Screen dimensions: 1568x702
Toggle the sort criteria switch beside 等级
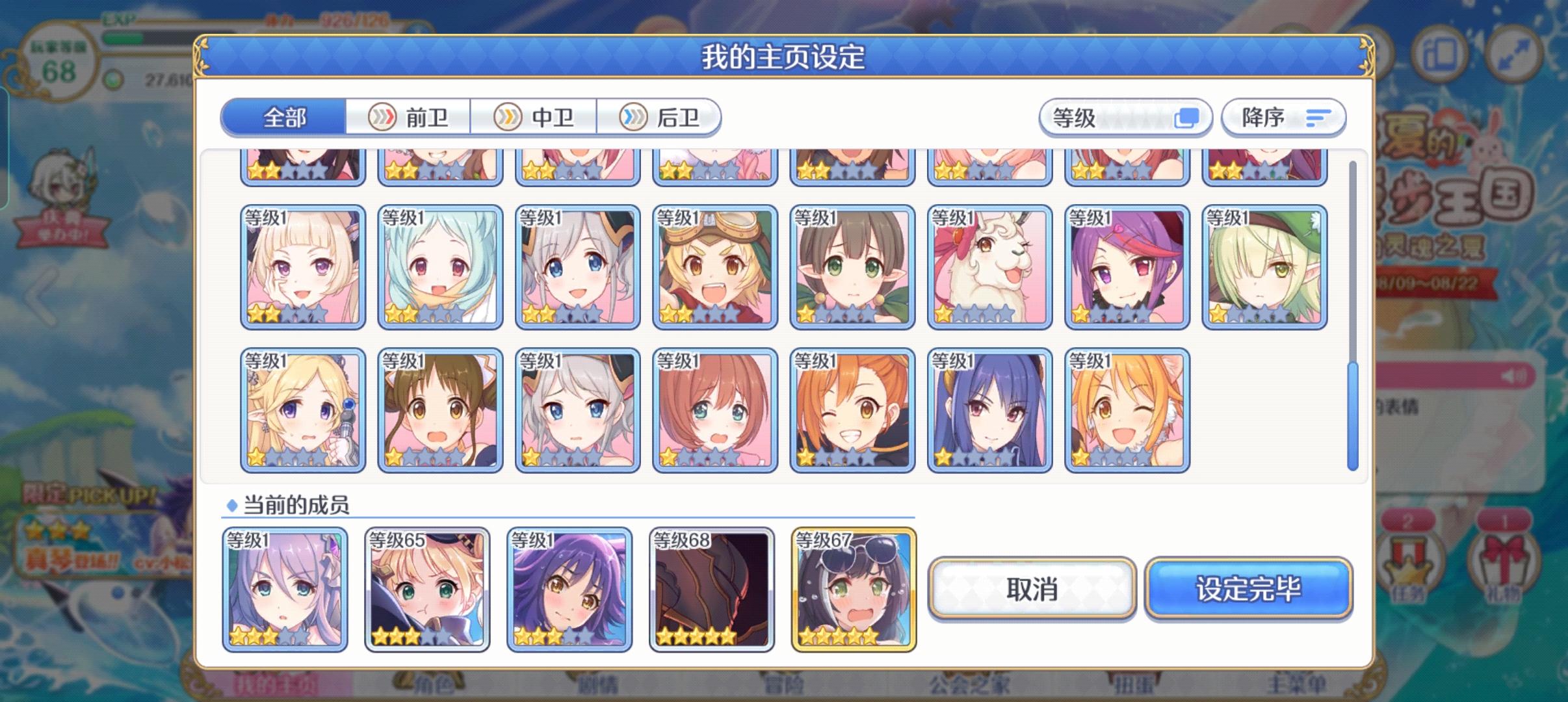[x=1188, y=117]
